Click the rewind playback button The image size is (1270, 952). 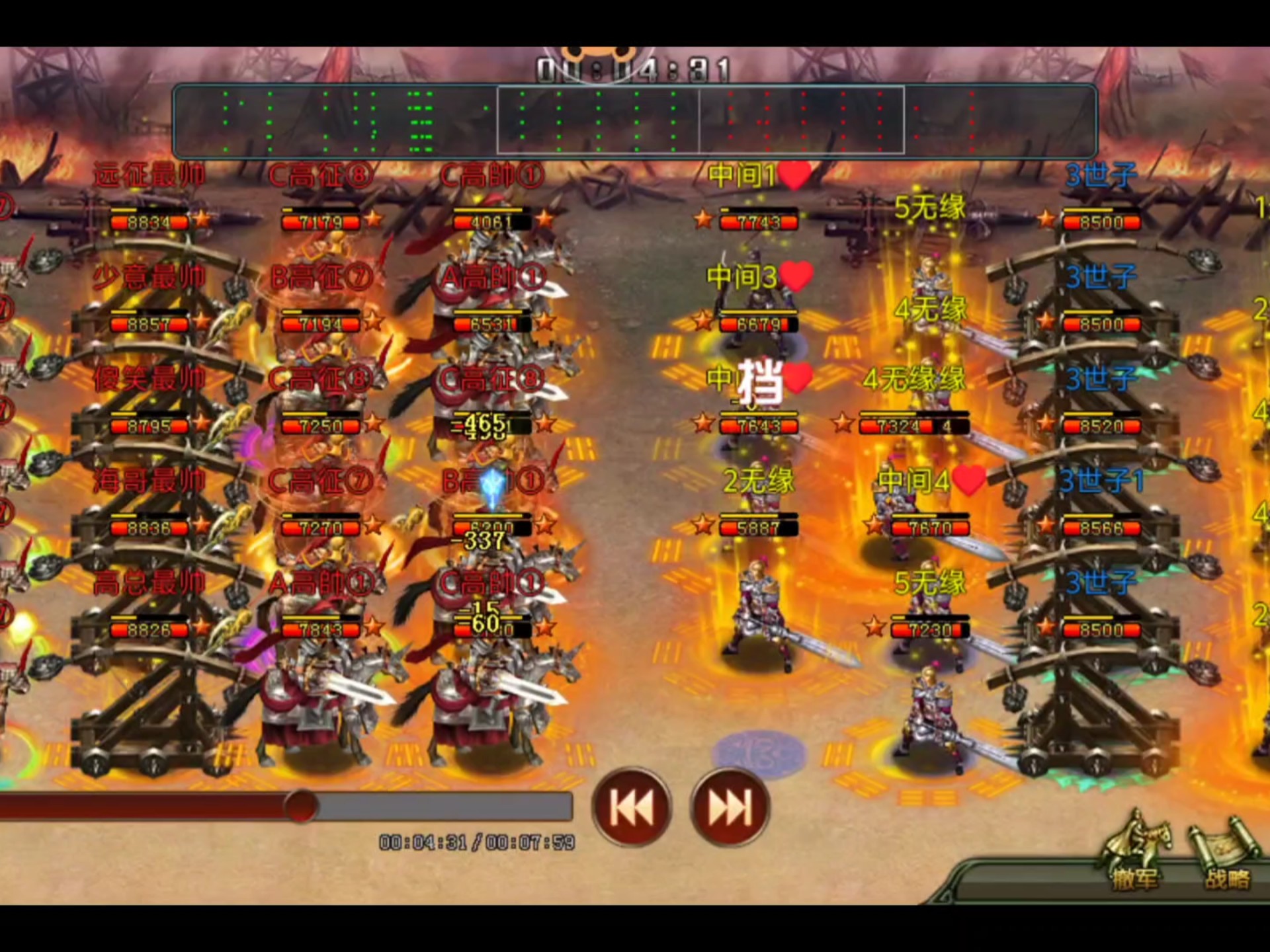(632, 807)
